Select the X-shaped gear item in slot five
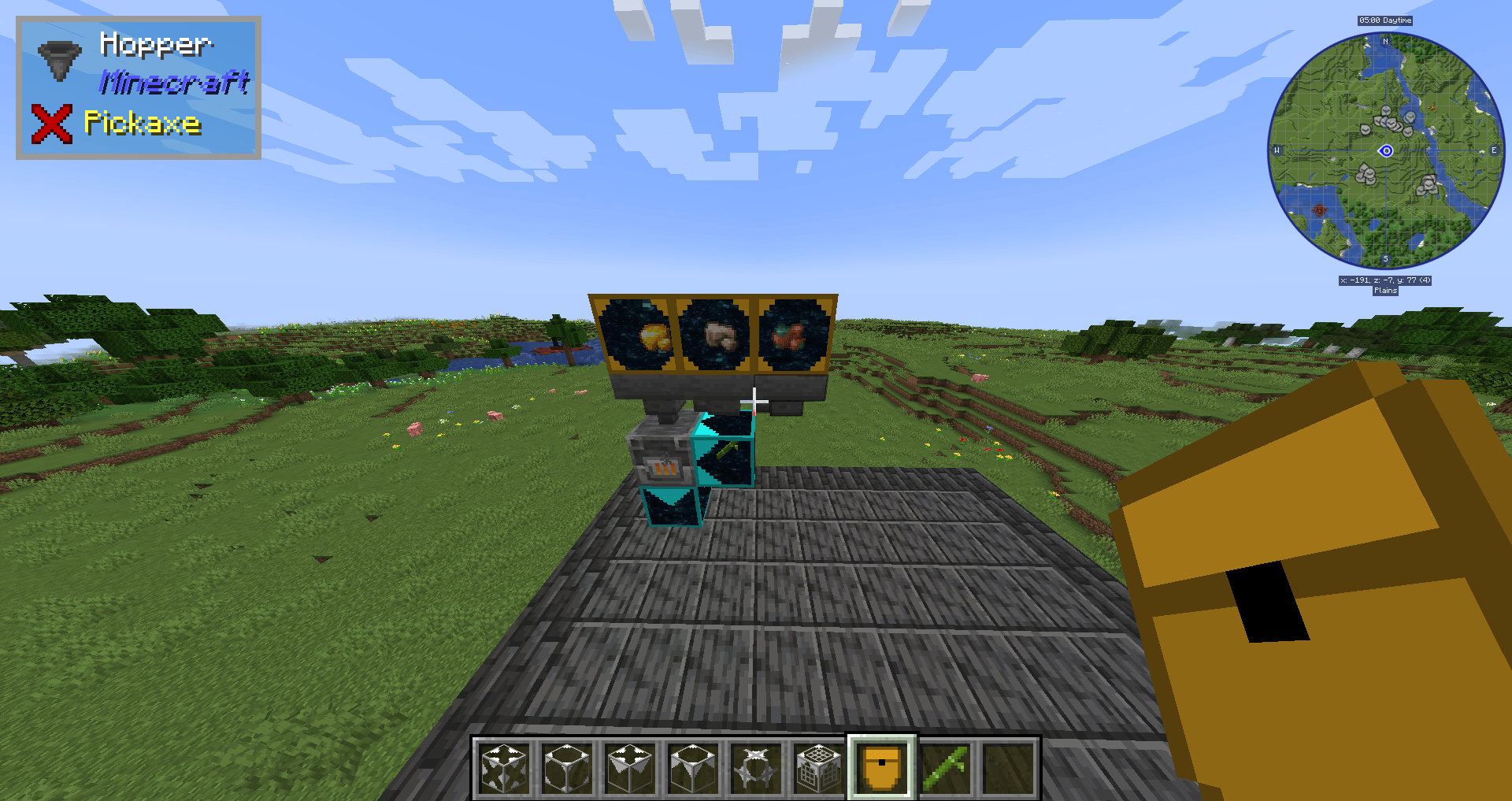 [x=755, y=764]
